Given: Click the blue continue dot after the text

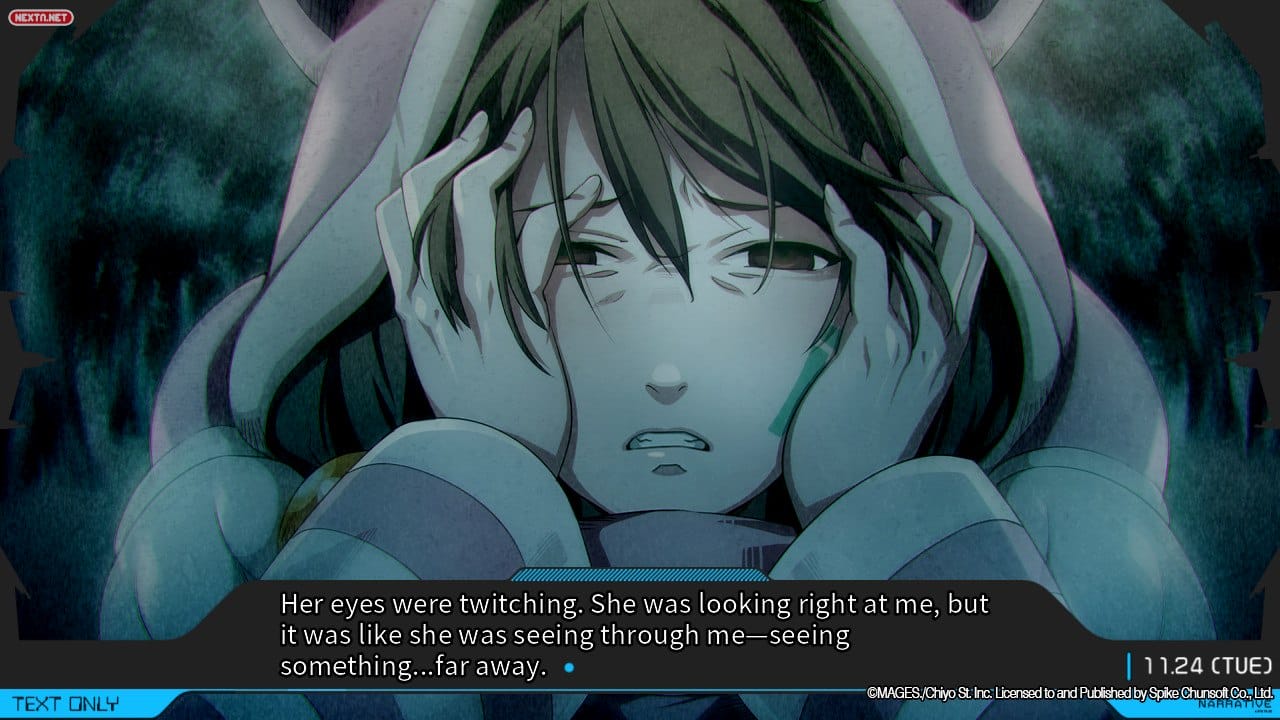Looking at the screenshot, I should 568,667.
